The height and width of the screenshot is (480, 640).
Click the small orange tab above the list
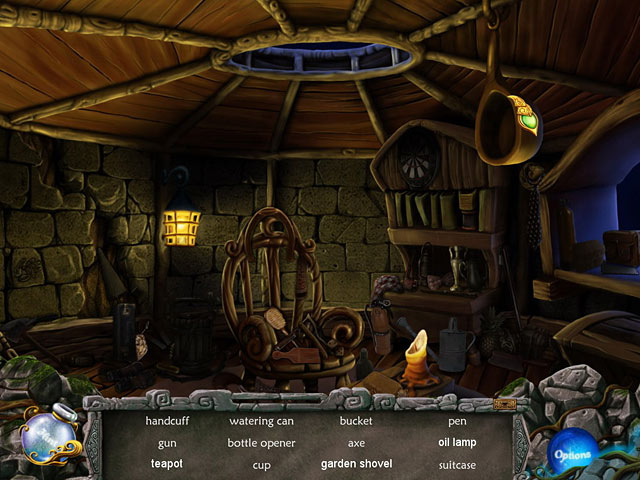point(504,404)
